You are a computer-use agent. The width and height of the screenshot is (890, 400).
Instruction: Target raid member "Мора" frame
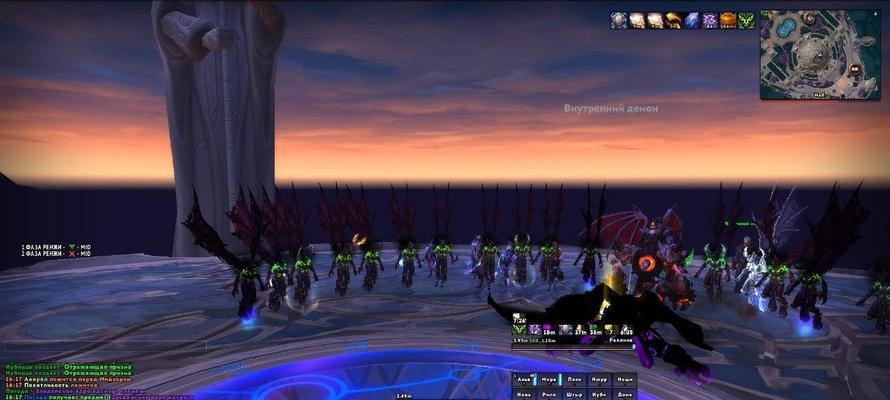(x=548, y=380)
